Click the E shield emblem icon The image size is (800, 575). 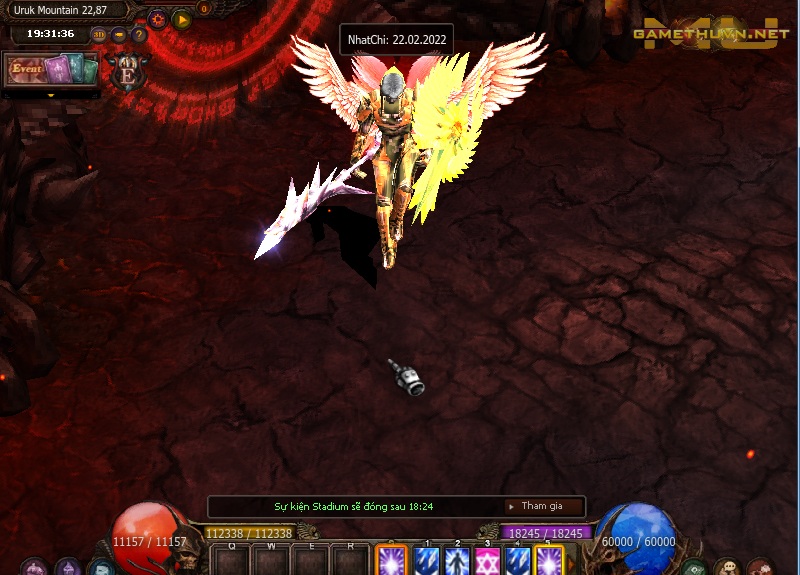[x=128, y=74]
